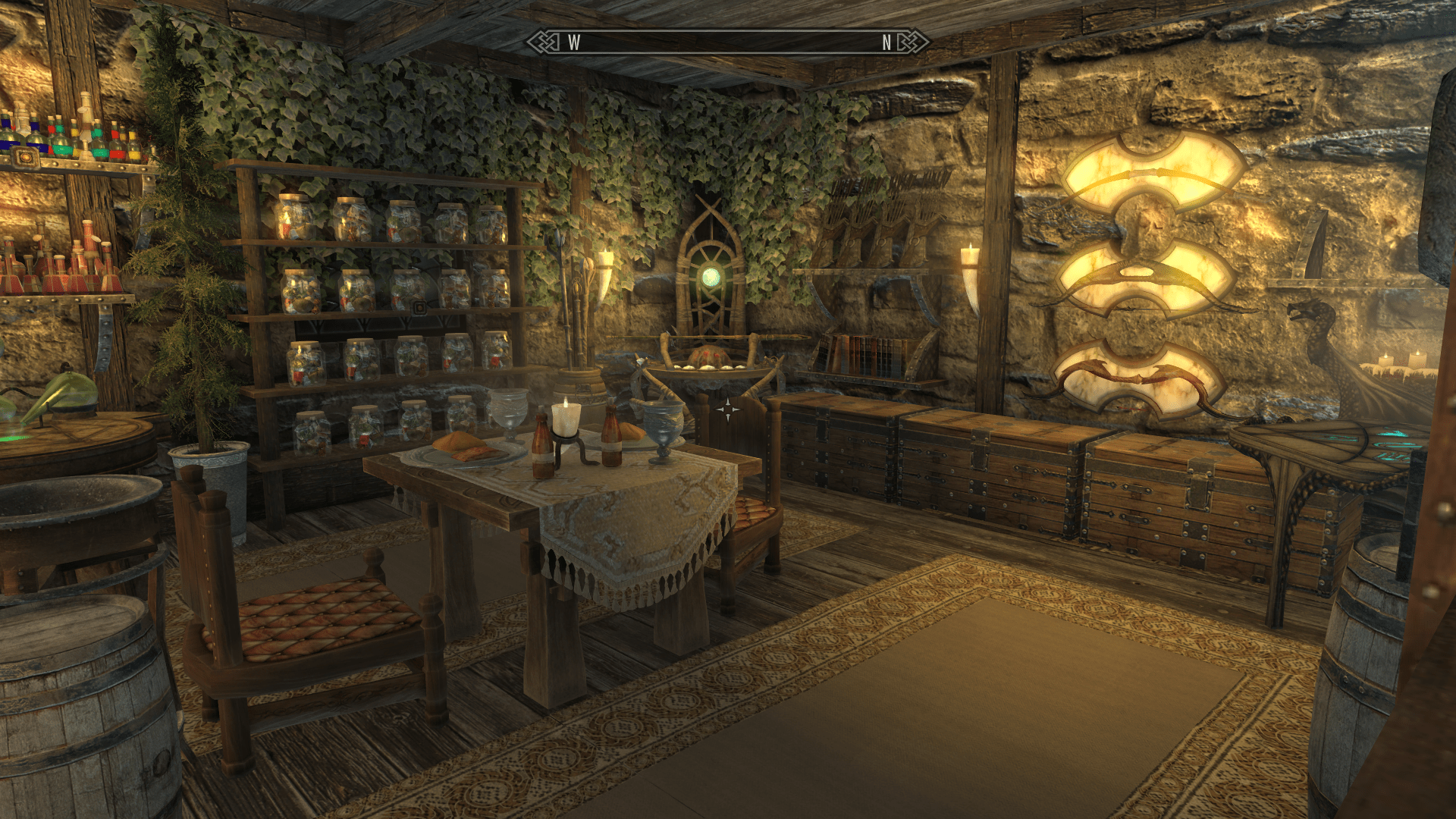Select the North marker on the compass
Screen dimensions: 1456x819
click(x=886, y=43)
